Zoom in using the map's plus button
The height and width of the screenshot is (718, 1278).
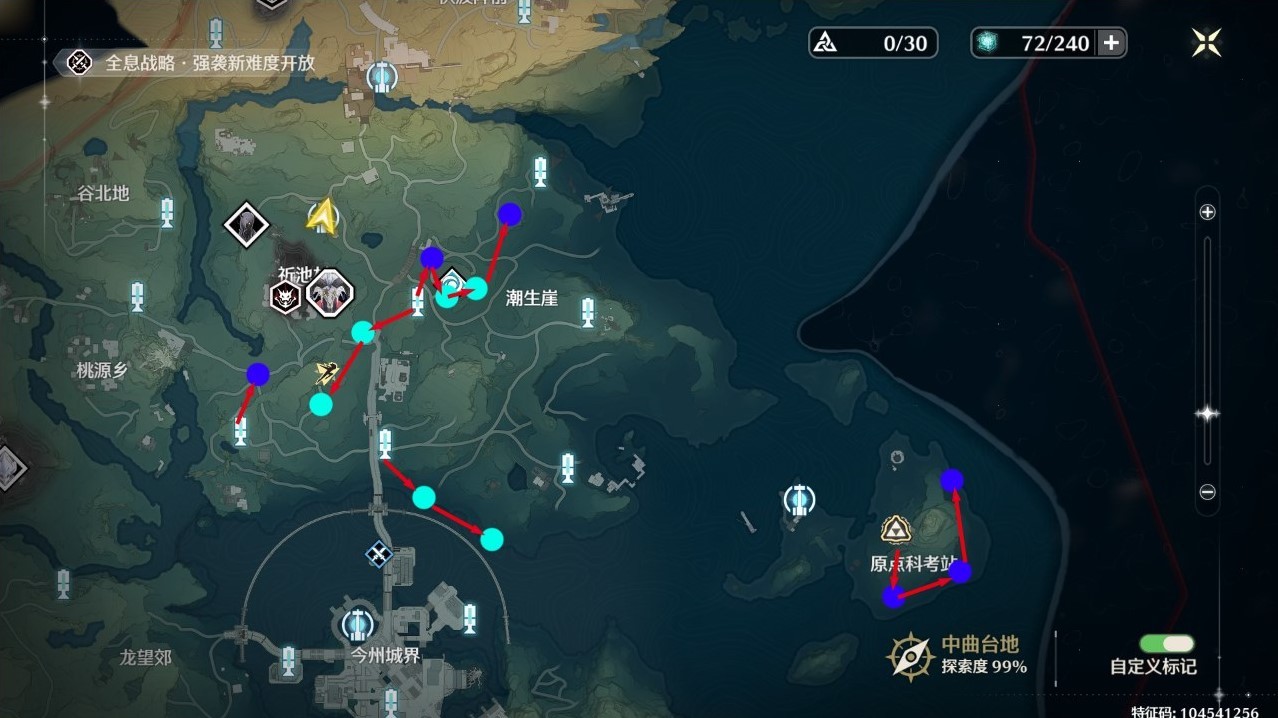[x=1207, y=212]
